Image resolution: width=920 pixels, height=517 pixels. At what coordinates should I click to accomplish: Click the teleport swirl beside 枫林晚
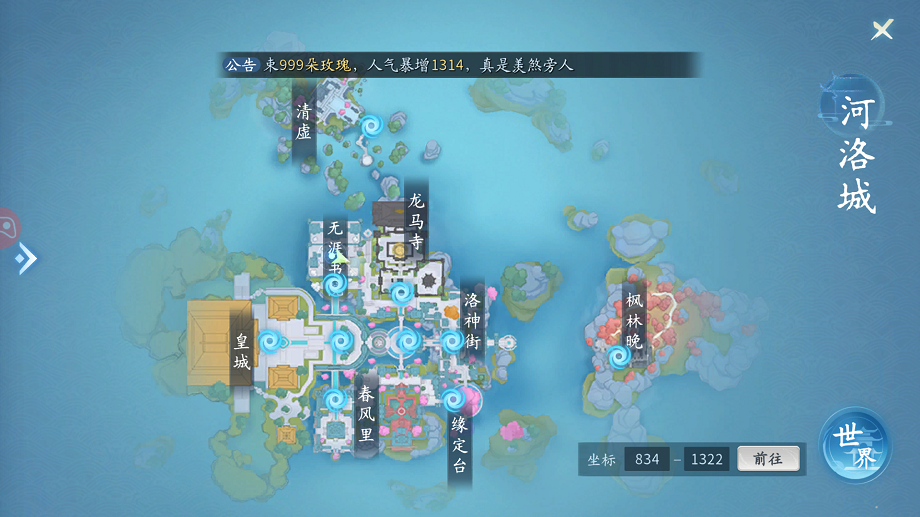pyautogui.click(x=618, y=356)
